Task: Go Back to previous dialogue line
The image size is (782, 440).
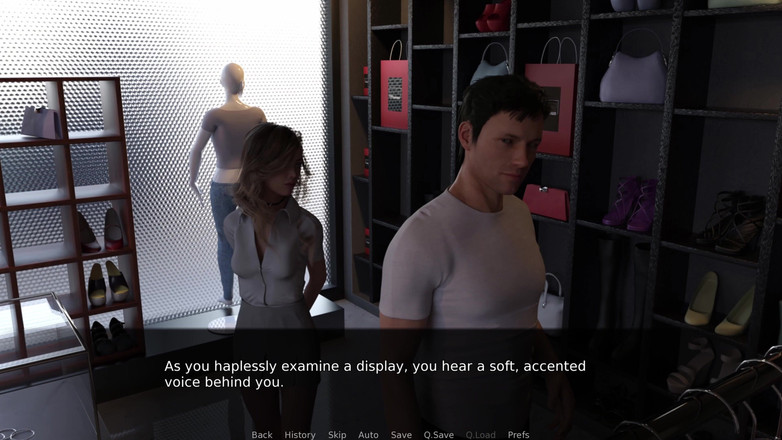Action: pyautogui.click(x=262, y=435)
